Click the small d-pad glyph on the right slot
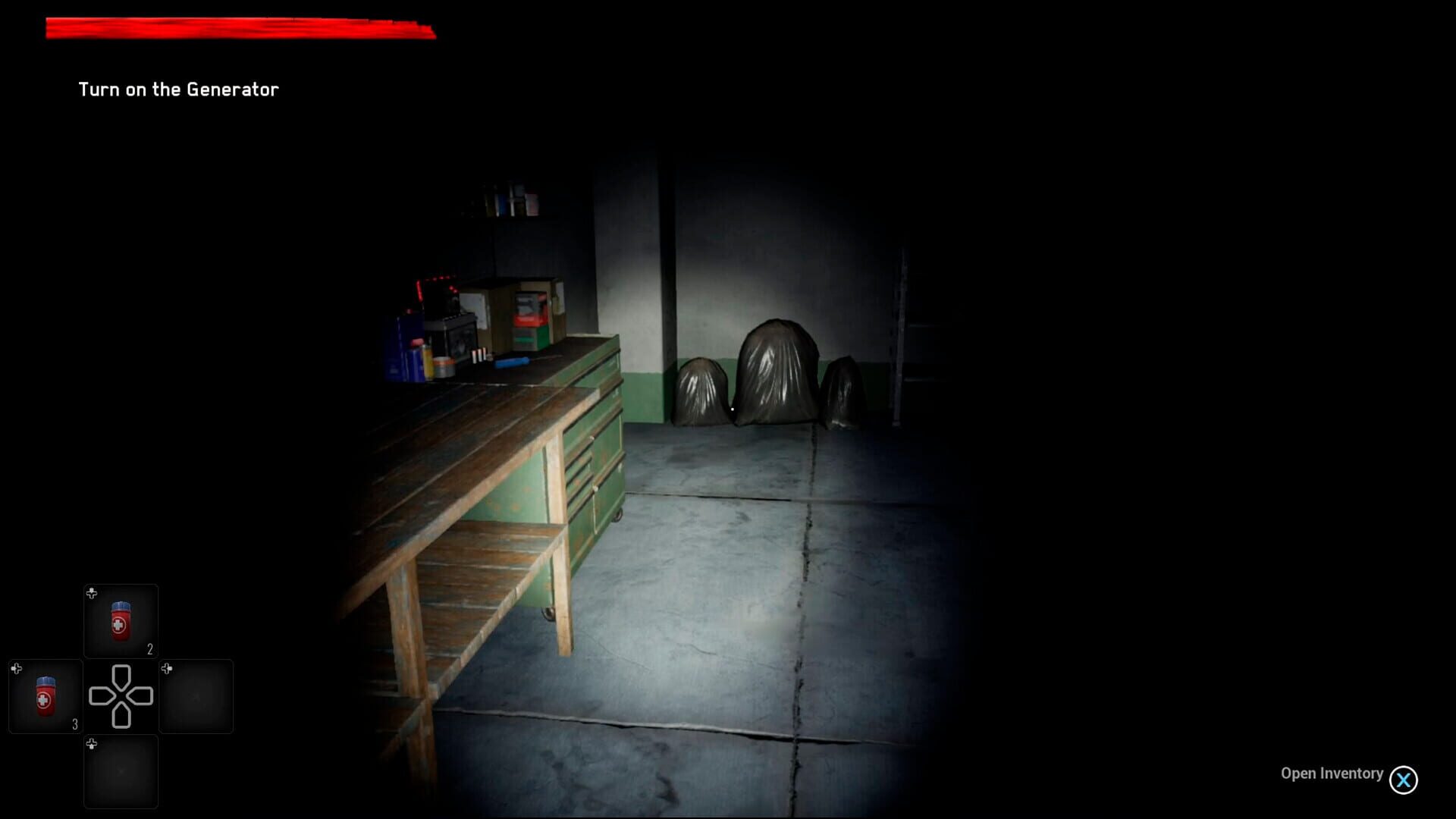 point(166,669)
